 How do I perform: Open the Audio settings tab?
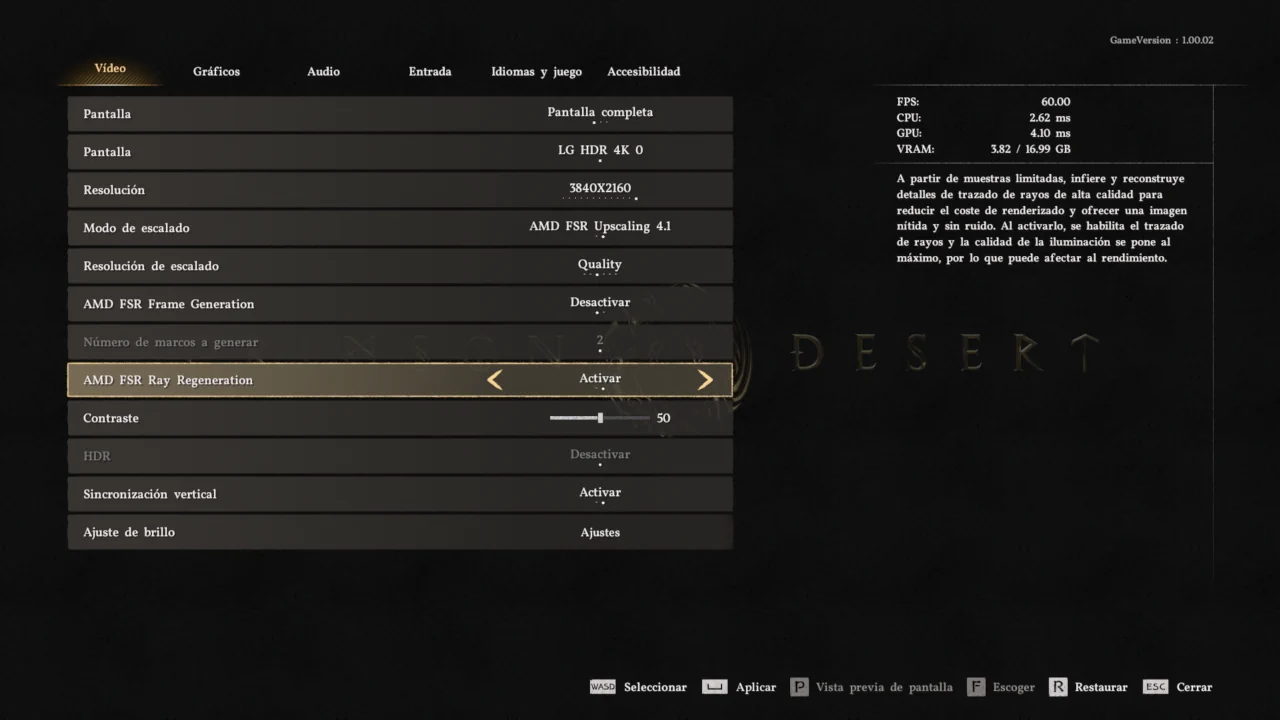[x=323, y=71]
